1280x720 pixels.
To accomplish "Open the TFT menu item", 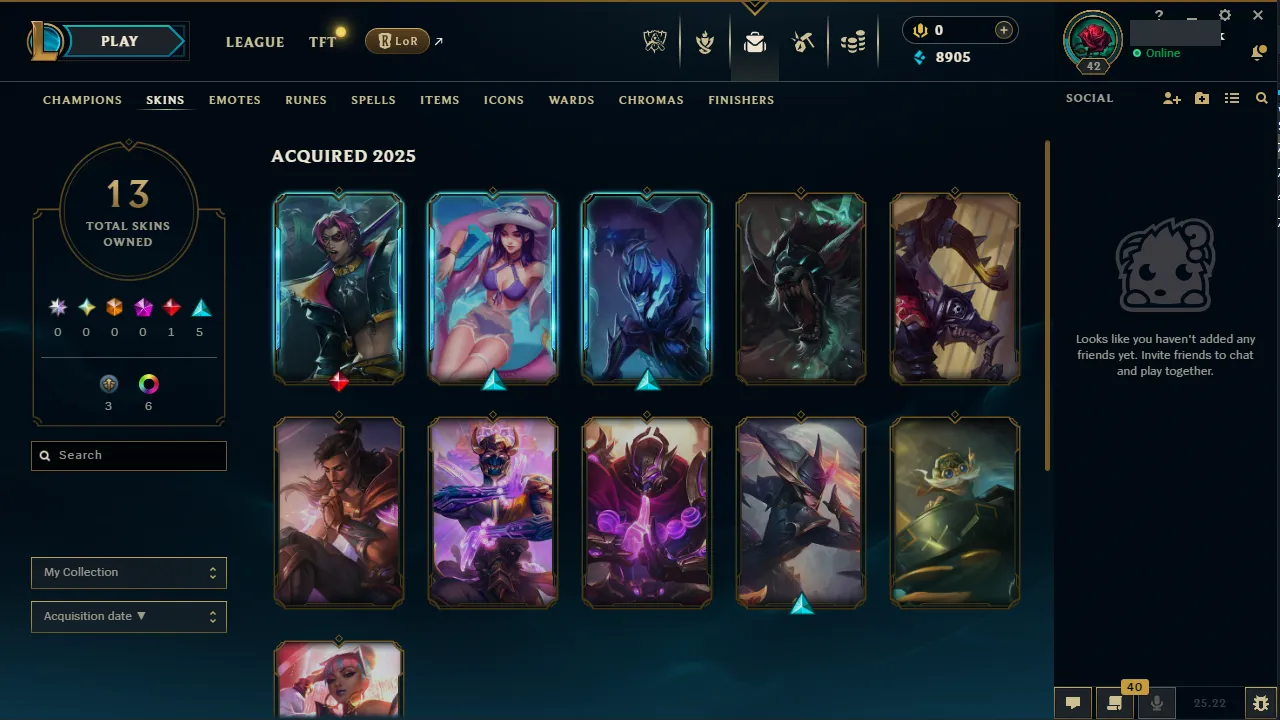I will tap(322, 42).
